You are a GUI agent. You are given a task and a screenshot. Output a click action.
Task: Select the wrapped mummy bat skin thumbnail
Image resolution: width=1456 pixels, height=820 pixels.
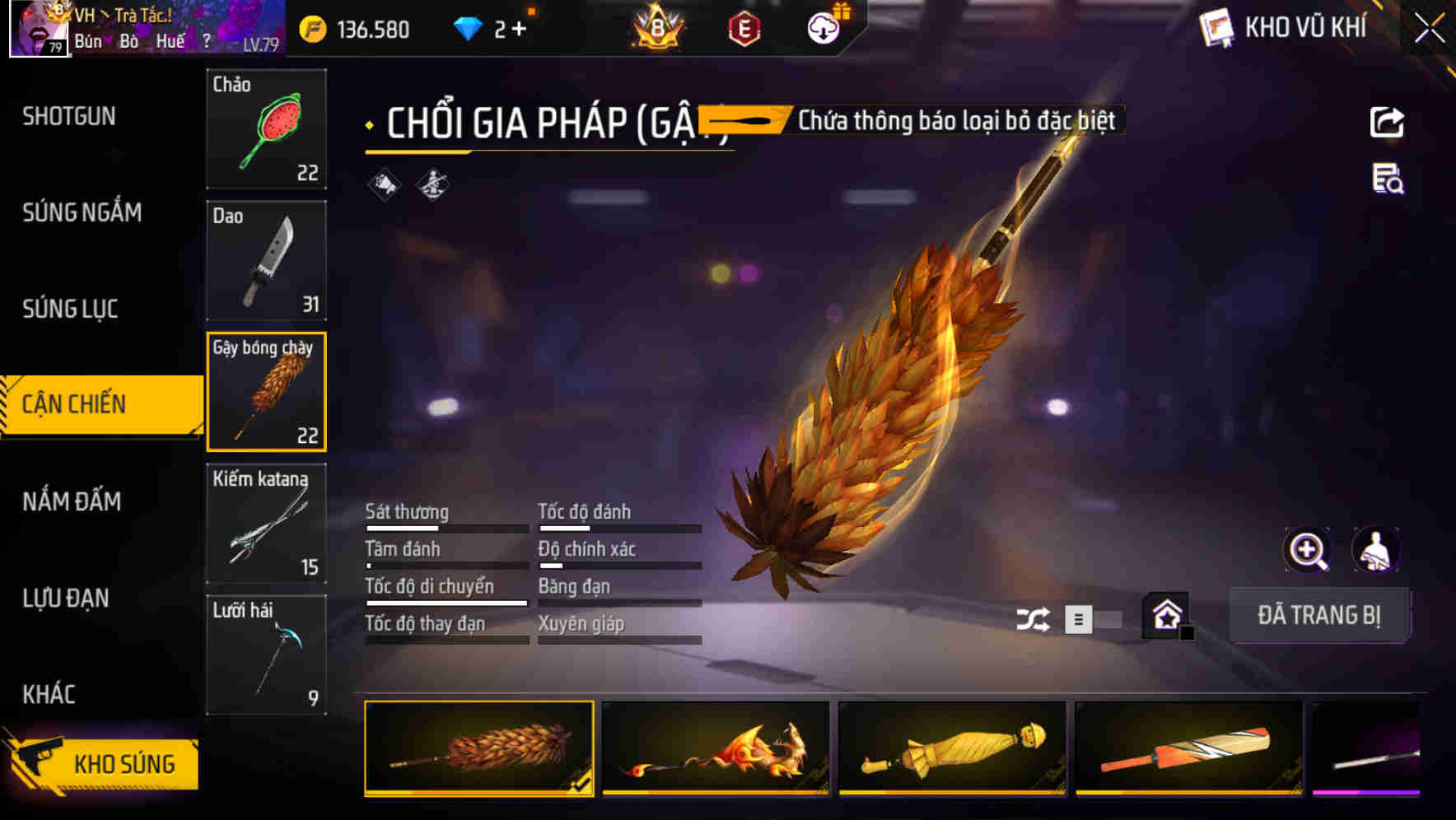(x=951, y=751)
